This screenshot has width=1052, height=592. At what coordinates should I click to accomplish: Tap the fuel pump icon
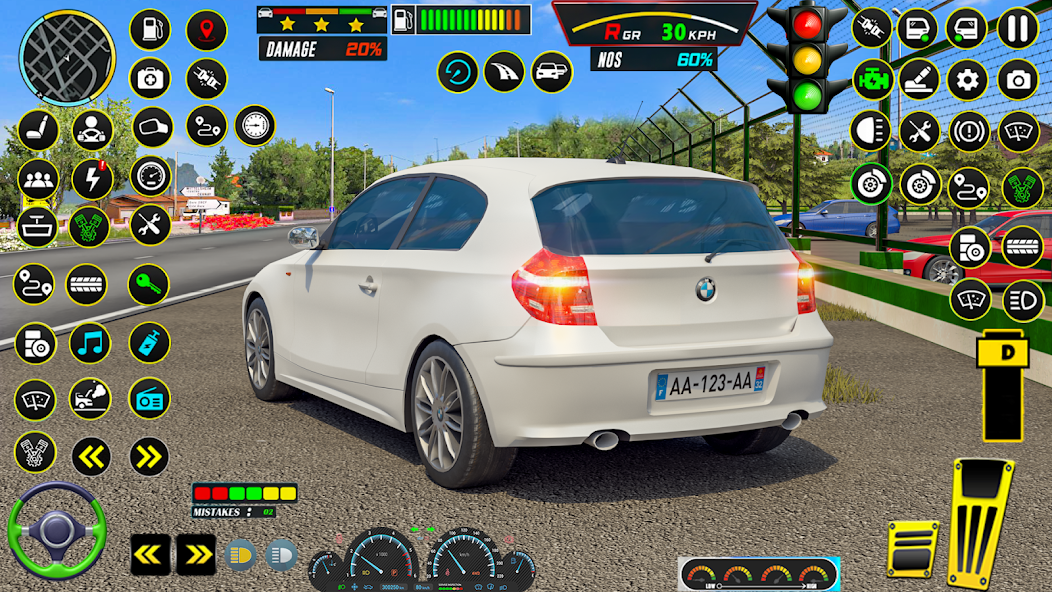[150, 30]
